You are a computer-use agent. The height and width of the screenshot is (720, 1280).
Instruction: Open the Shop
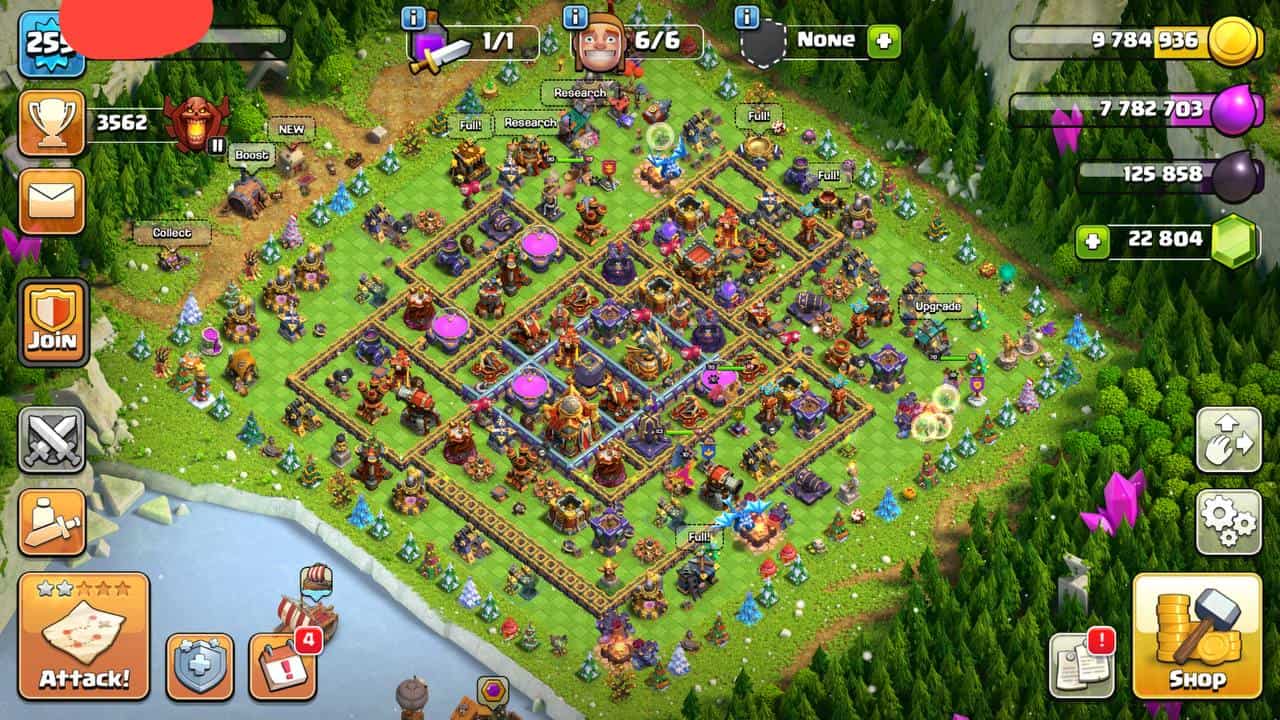click(x=1197, y=636)
